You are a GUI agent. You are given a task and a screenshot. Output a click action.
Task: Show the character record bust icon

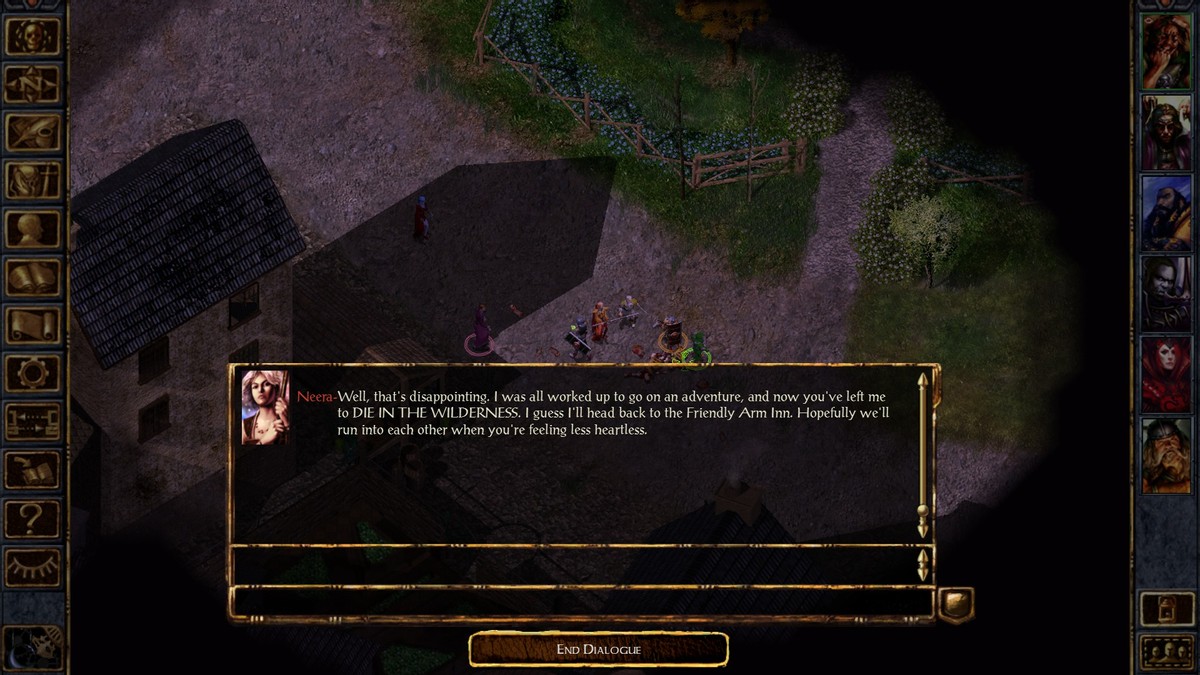click(32, 229)
